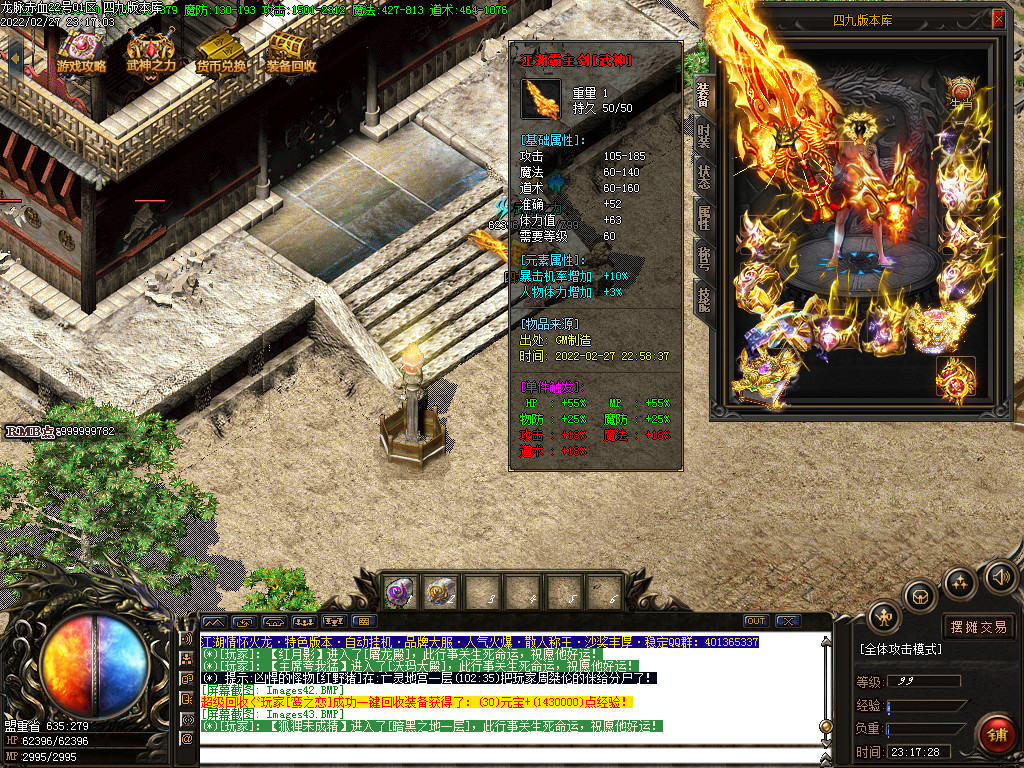Screen dimensions: 1024x768
Task: Use the purple swirl stone in hotbar
Action: pyautogui.click(x=401, y=592)
